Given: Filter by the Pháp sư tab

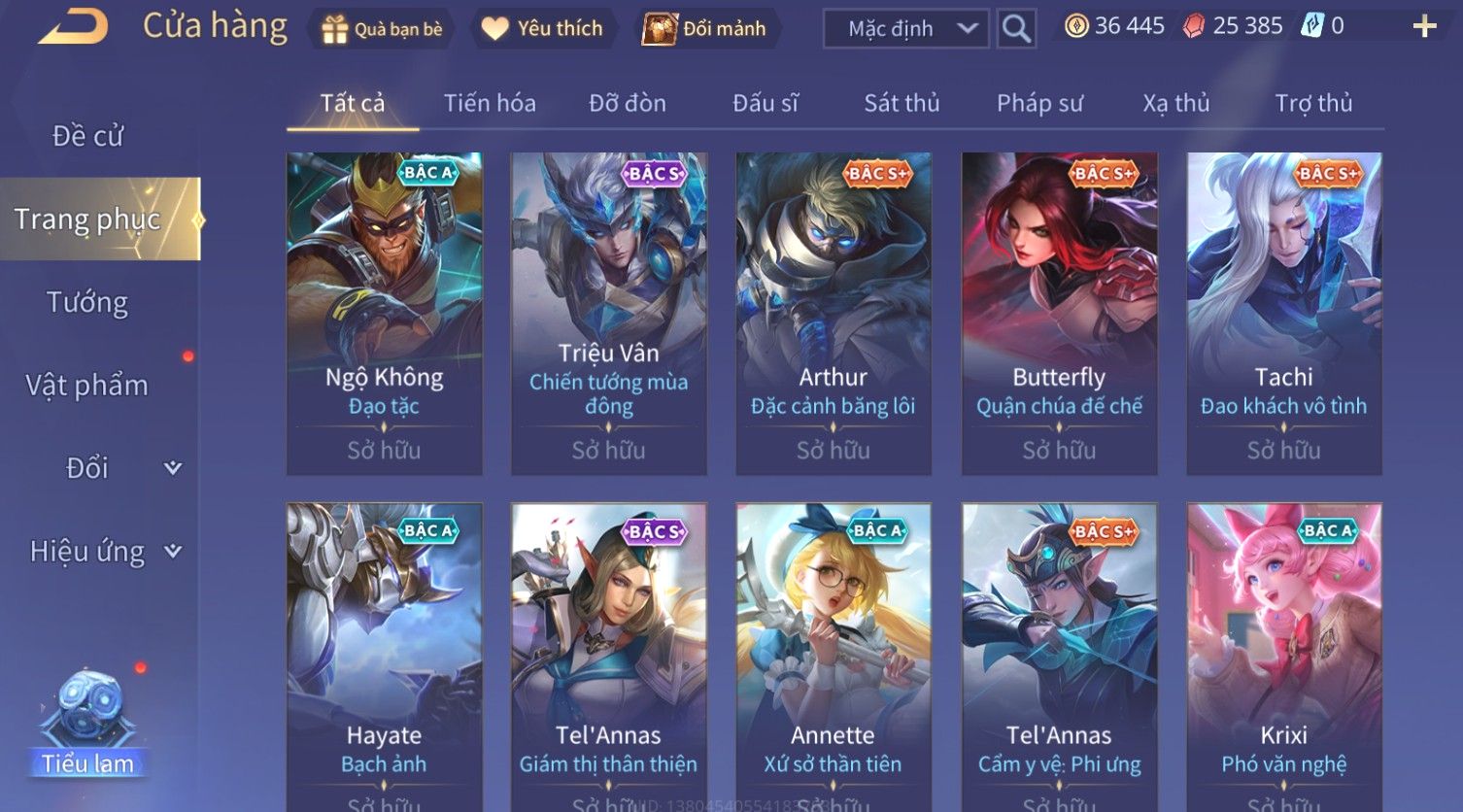Looking at the screenshot, I should [x=1039, y=103].
